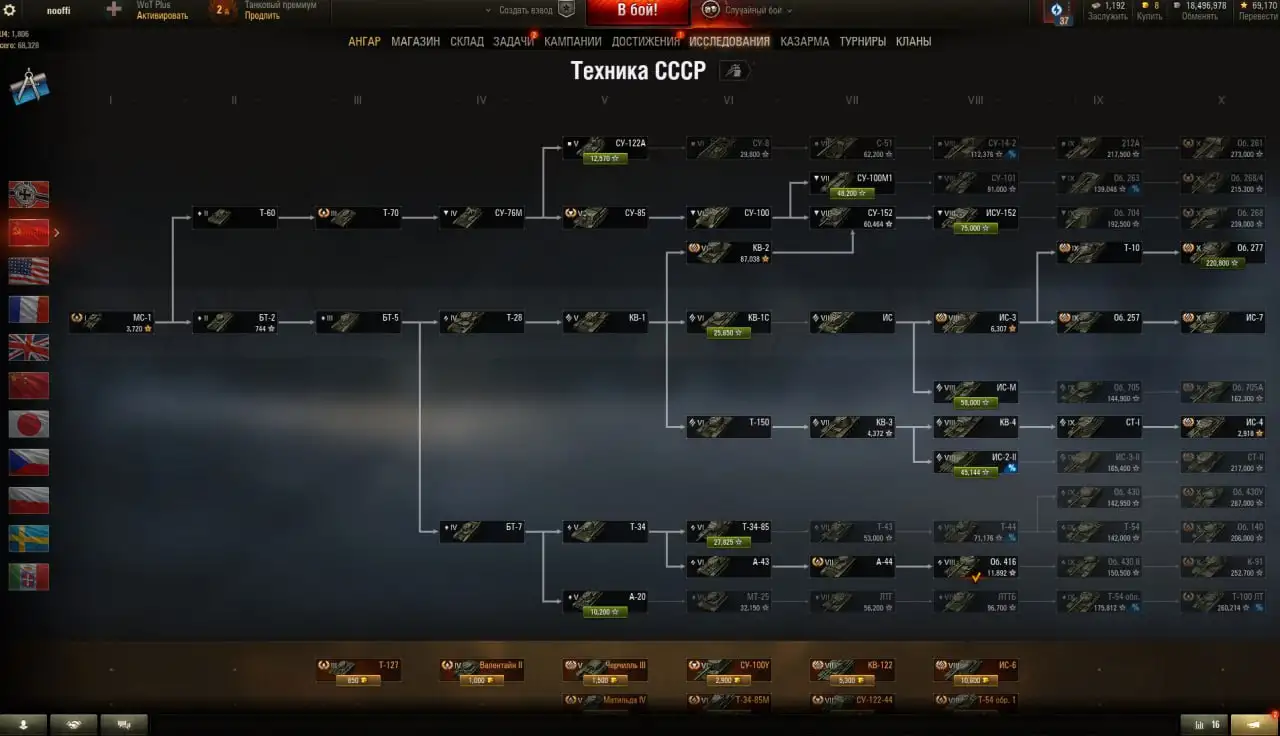Open the Italy tech tree flag
This screenshot has width=1280, height=736.
click(x=29, y=577)
